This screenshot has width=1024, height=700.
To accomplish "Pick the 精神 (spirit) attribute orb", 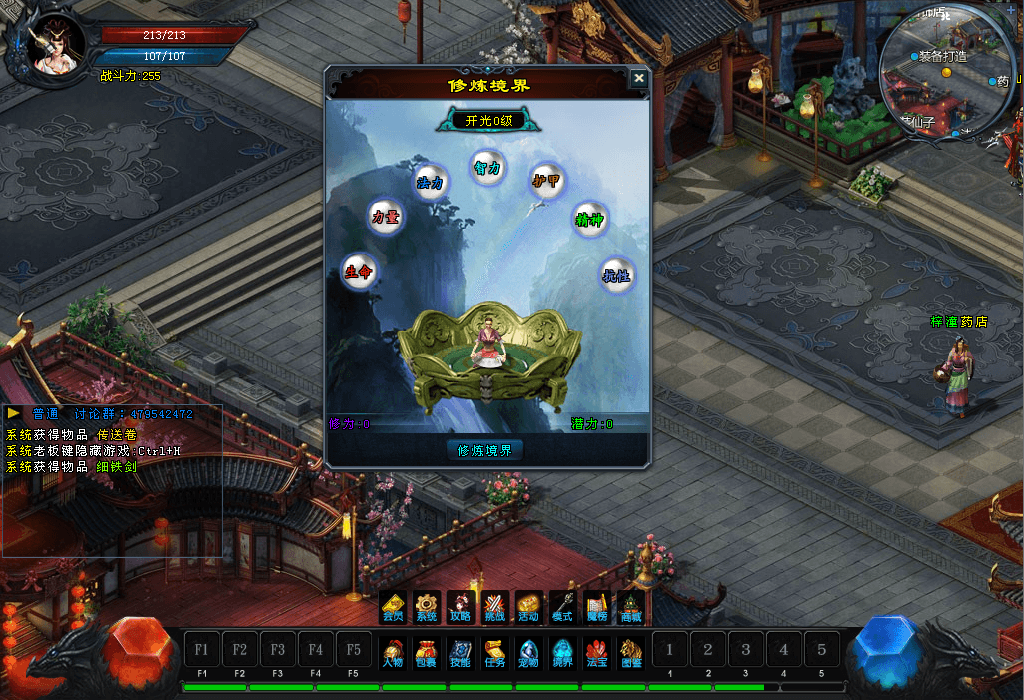I will 589,220.
